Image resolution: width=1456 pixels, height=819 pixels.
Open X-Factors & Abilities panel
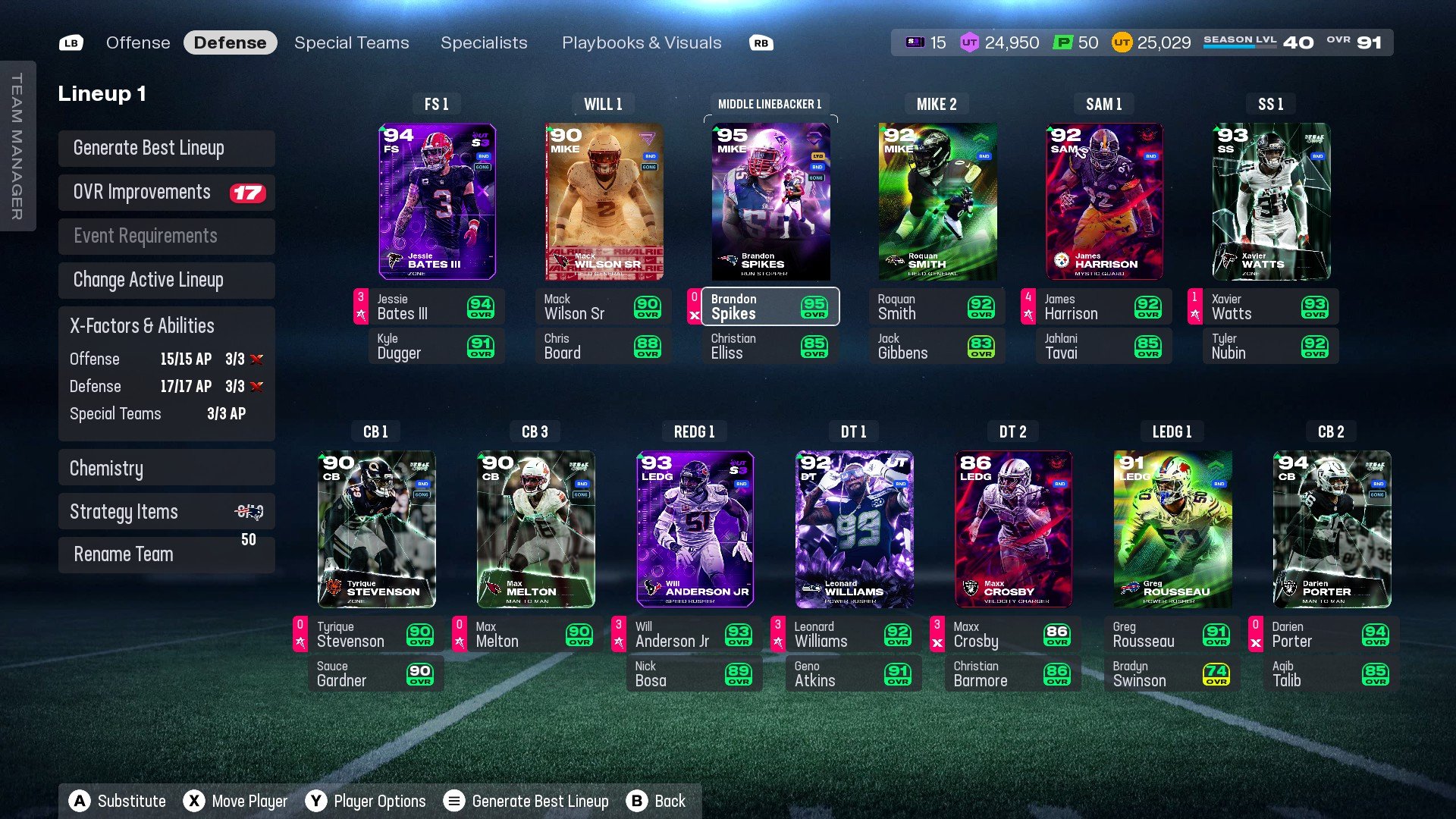tap(166, 326)
